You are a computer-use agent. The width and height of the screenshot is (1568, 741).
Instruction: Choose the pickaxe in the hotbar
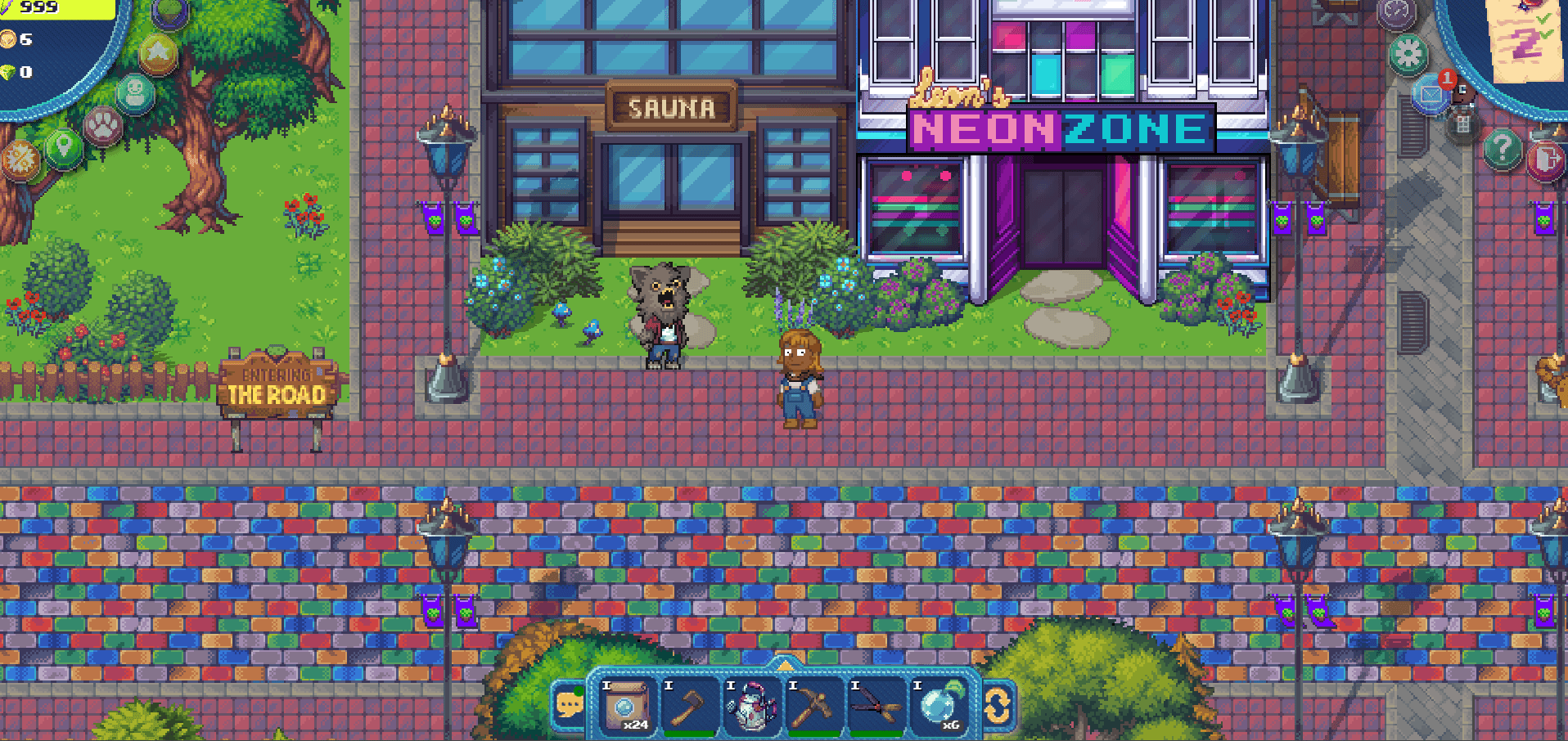click(x=813, y=705)
